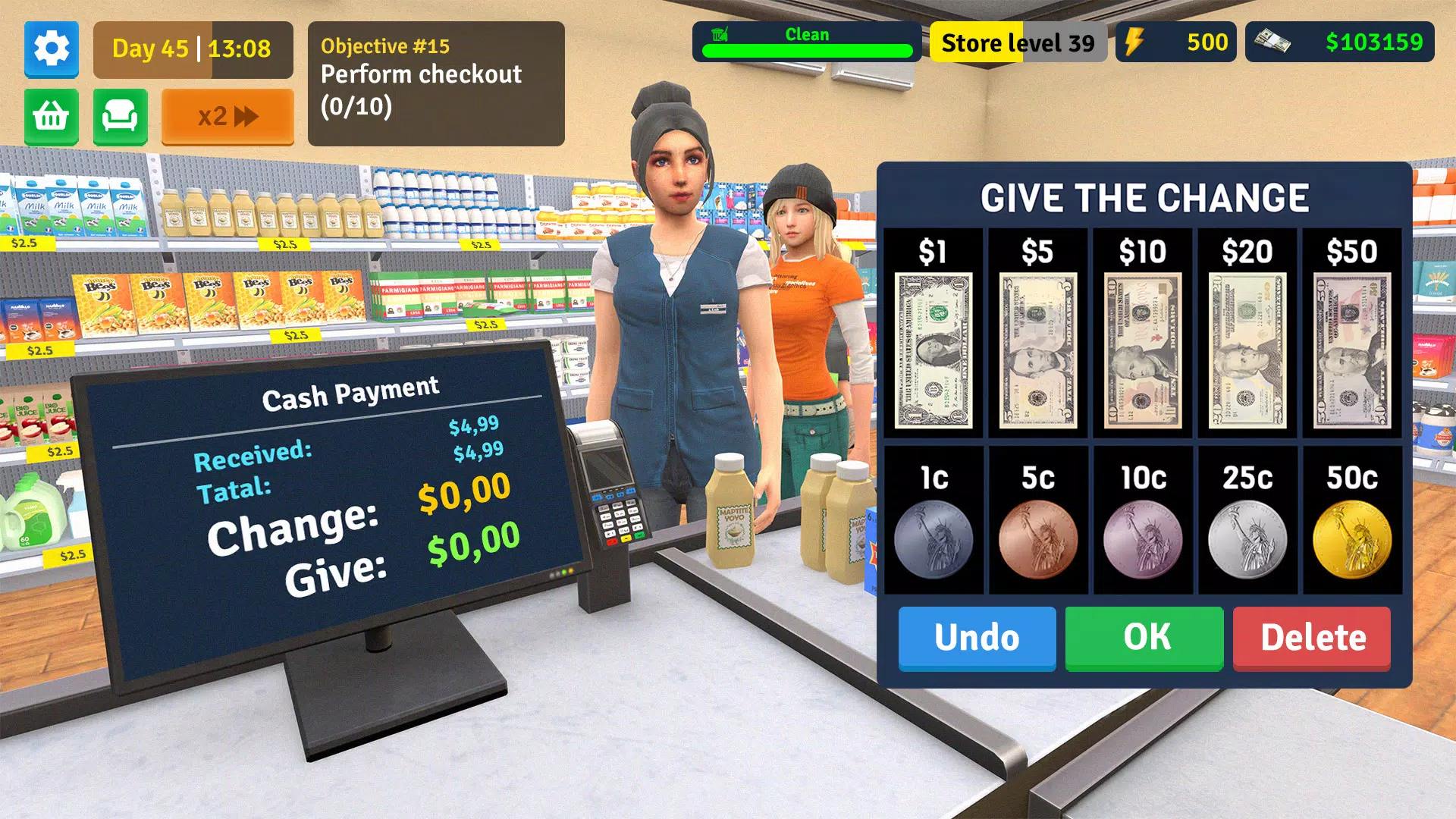Open the settings gear menu
The height and width of the screenshot is (819, 1456).
coord(51,50)
